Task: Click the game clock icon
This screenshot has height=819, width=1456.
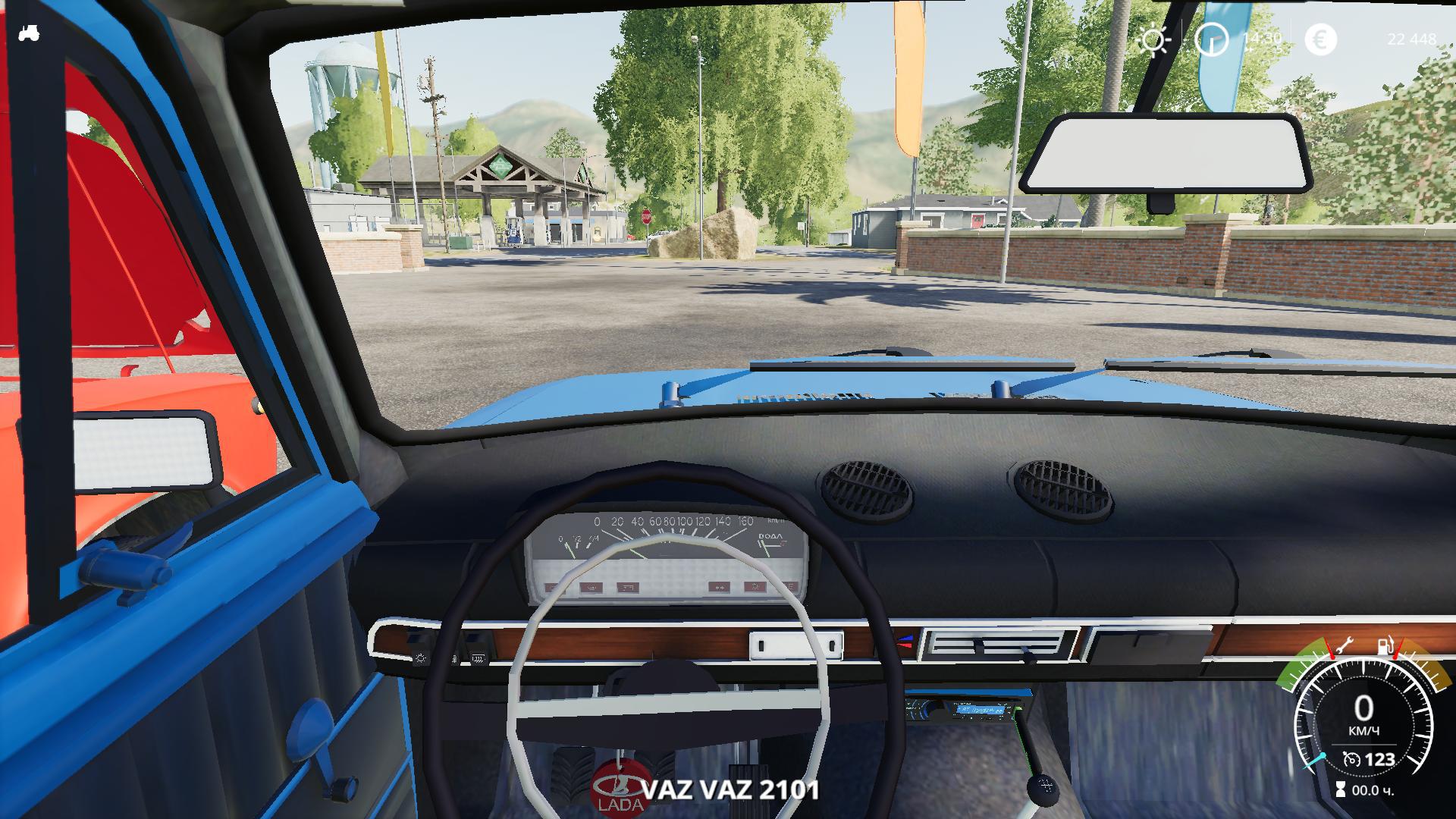Action: [x=1211, y=39]
